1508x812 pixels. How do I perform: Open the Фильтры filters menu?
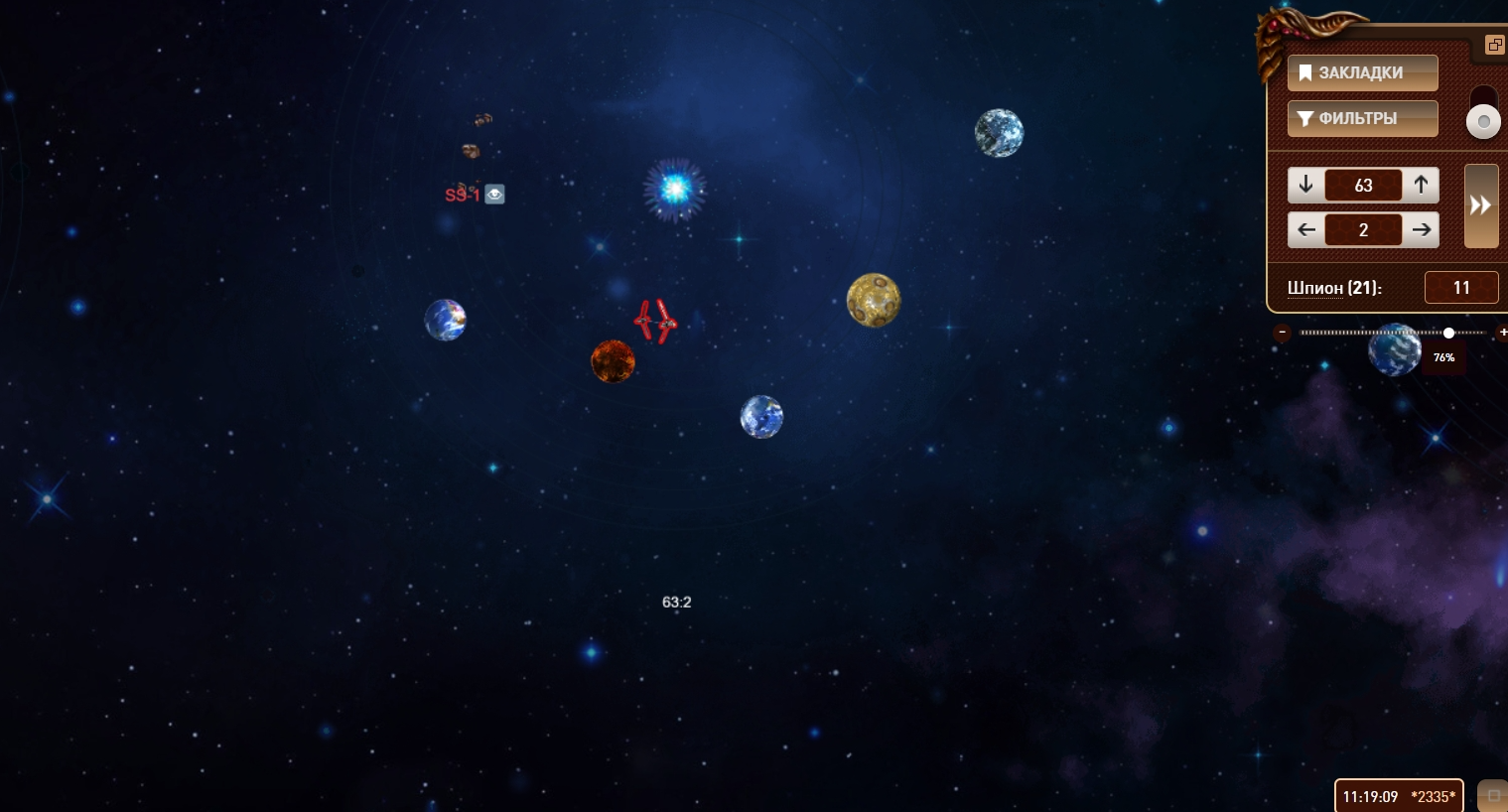tap(1362, 118)
